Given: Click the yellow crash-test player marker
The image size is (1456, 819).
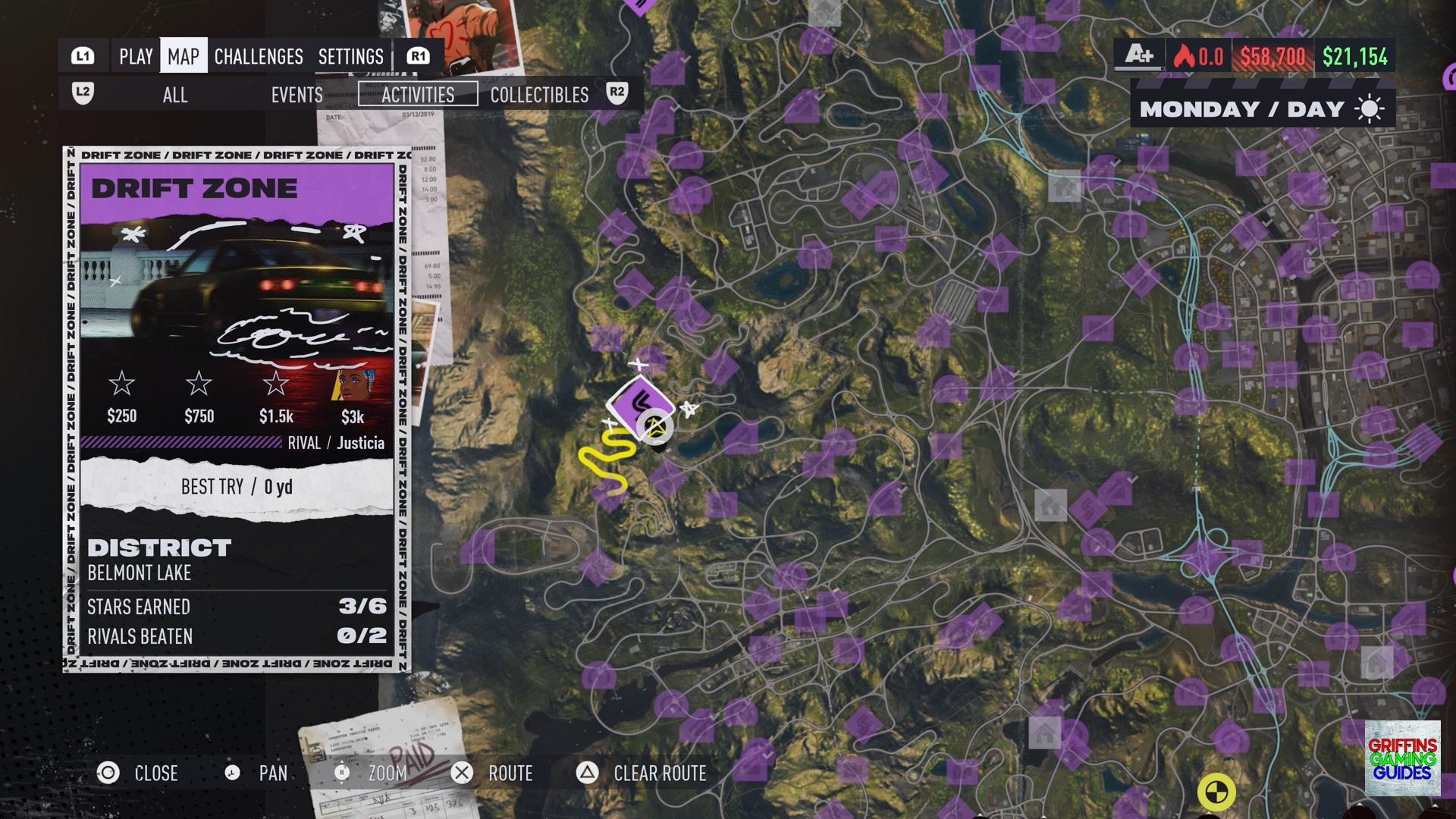Looking at the screenshot, I should click(x=1216, y=792).
